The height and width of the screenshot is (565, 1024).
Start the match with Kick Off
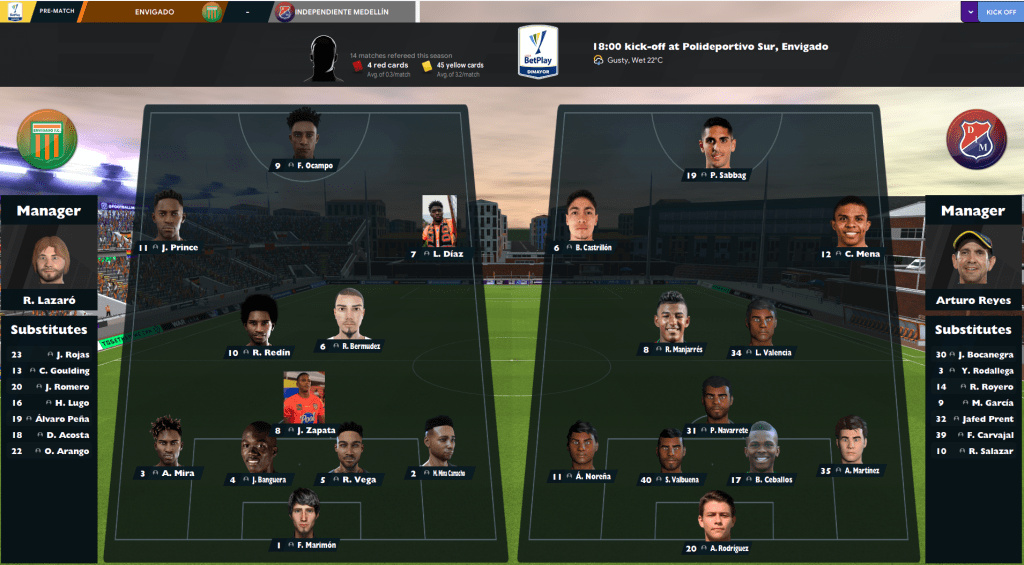(x=1000, y=12)
